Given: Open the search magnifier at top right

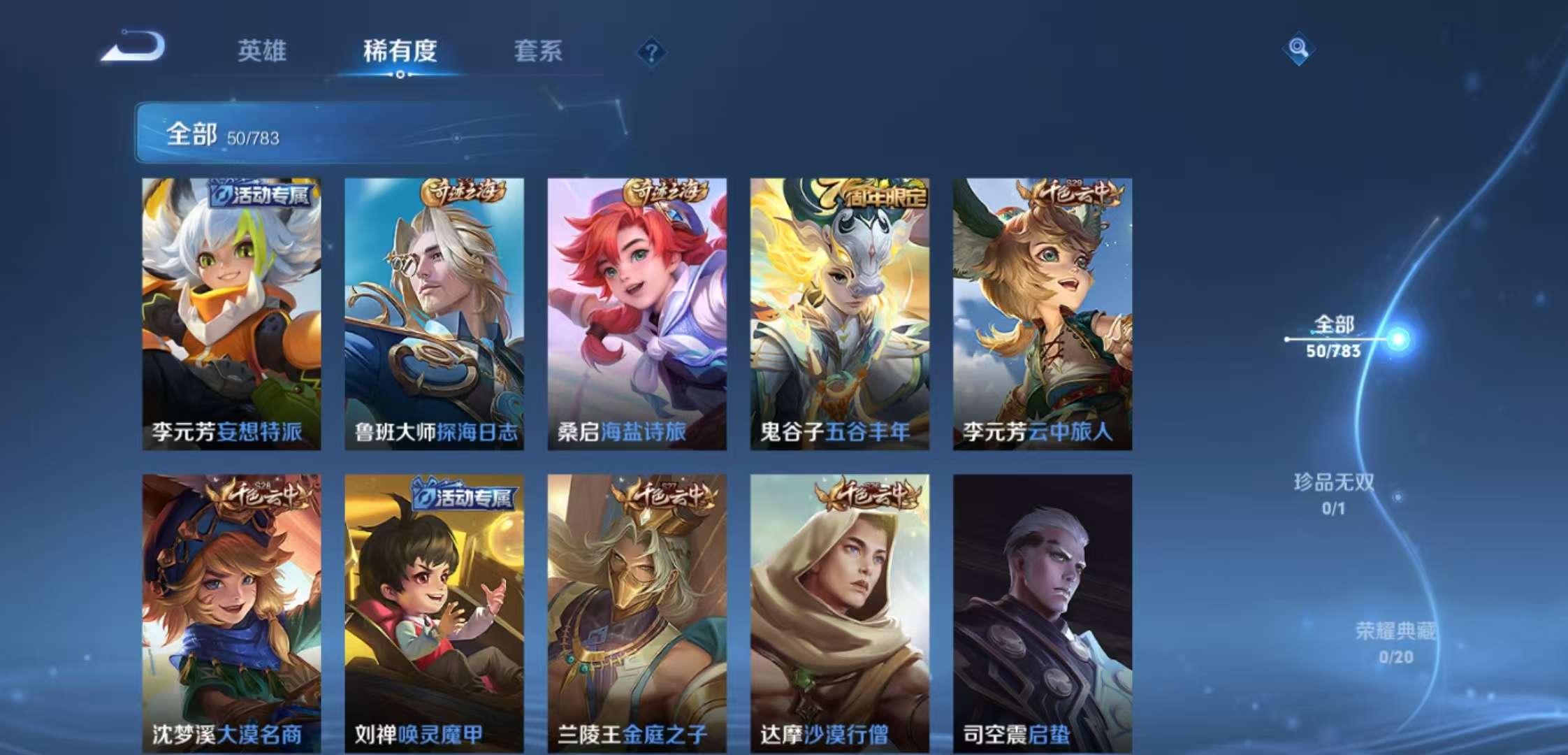Looking at the screenshot, I should [x=1298, y=49].
